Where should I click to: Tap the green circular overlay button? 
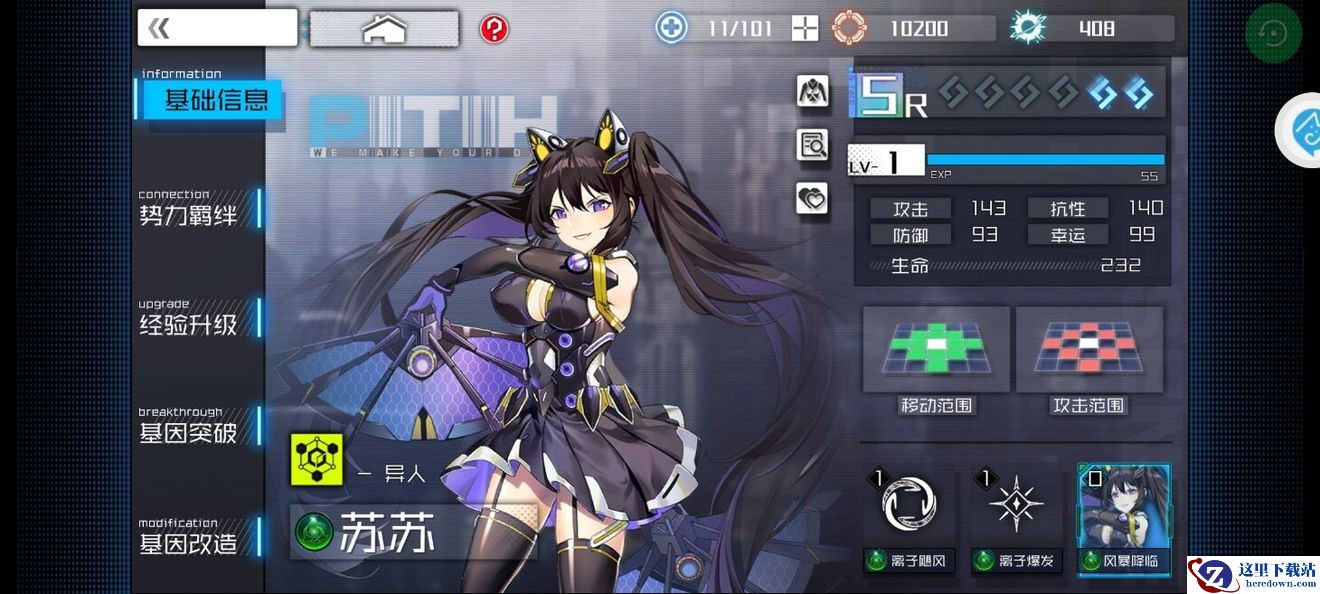pyautogui.click(x=1273, y=34)
